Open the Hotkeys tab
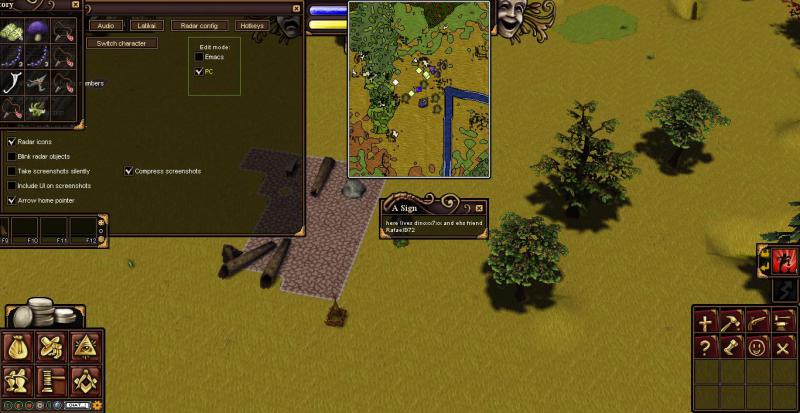Image resolution: width=800 pixels, height=413 pixels. [253, 25]
